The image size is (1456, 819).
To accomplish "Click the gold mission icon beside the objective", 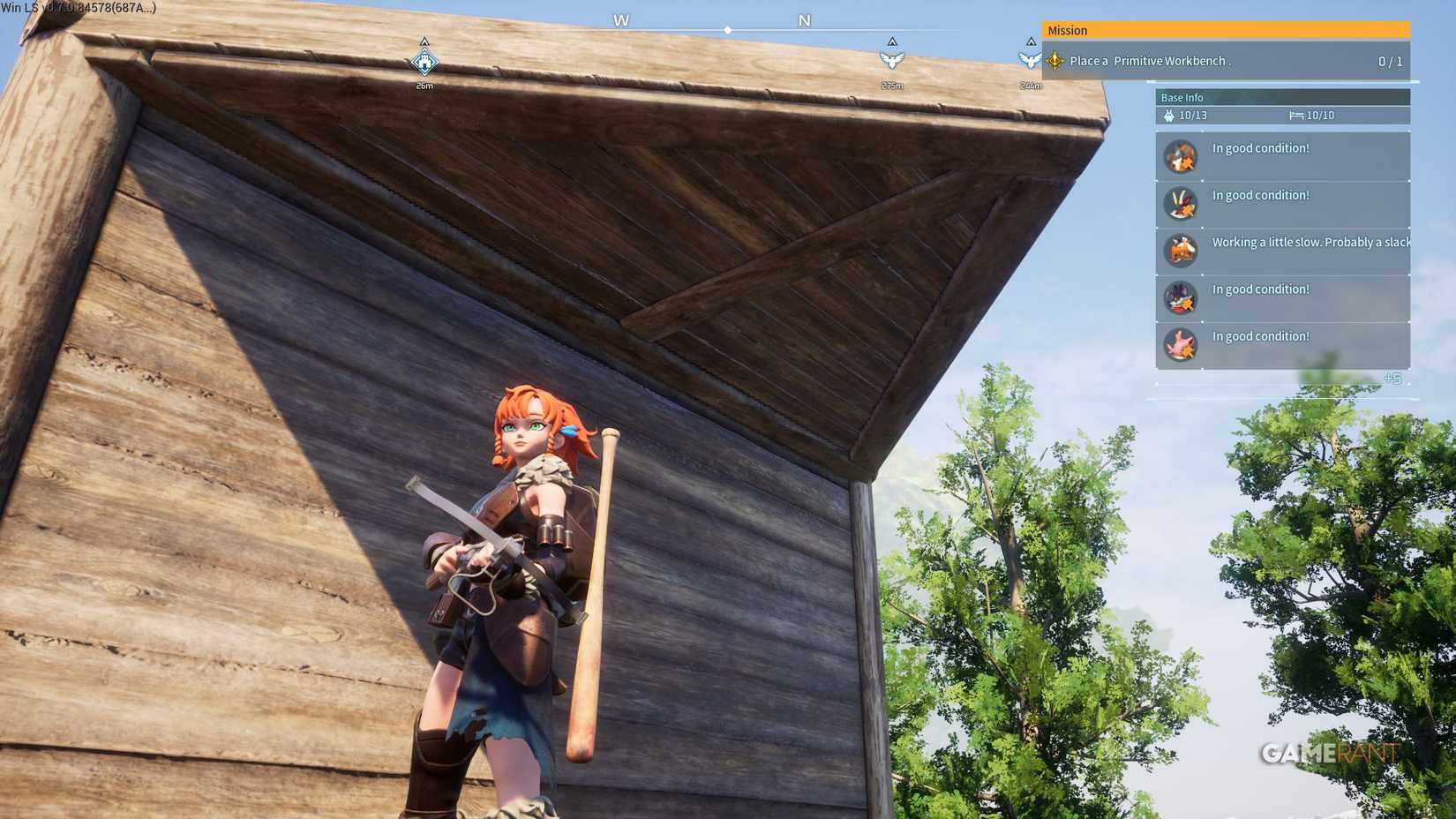I will [x=1054, y=61].
